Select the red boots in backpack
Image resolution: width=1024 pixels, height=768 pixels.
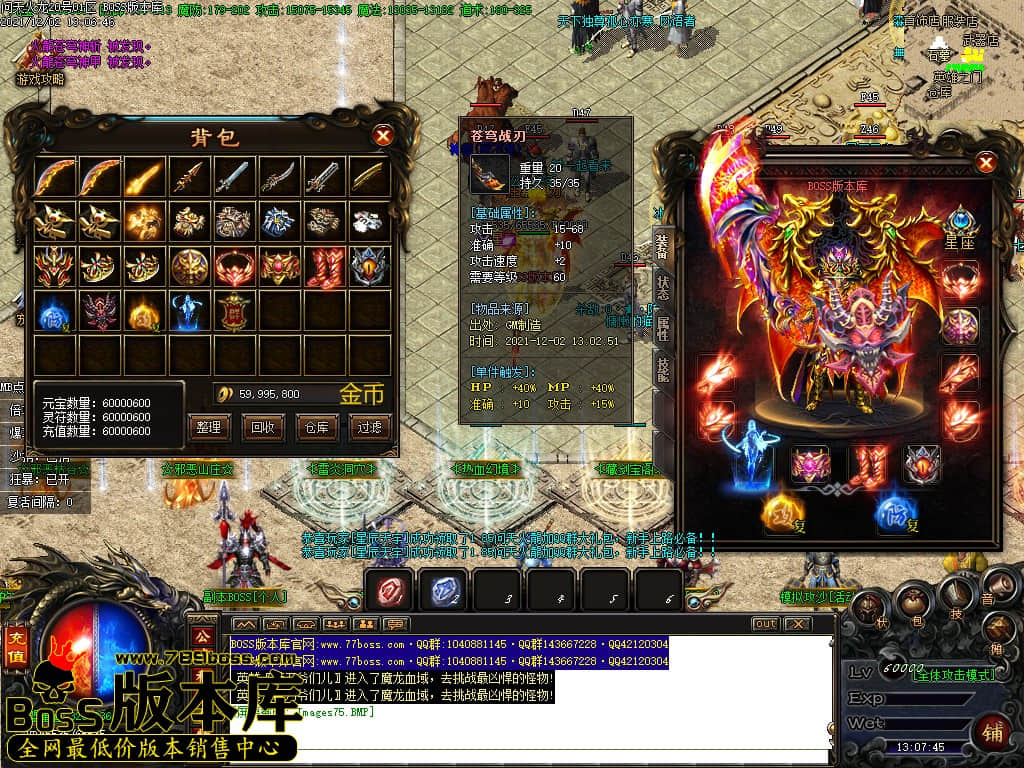point(325,267)
